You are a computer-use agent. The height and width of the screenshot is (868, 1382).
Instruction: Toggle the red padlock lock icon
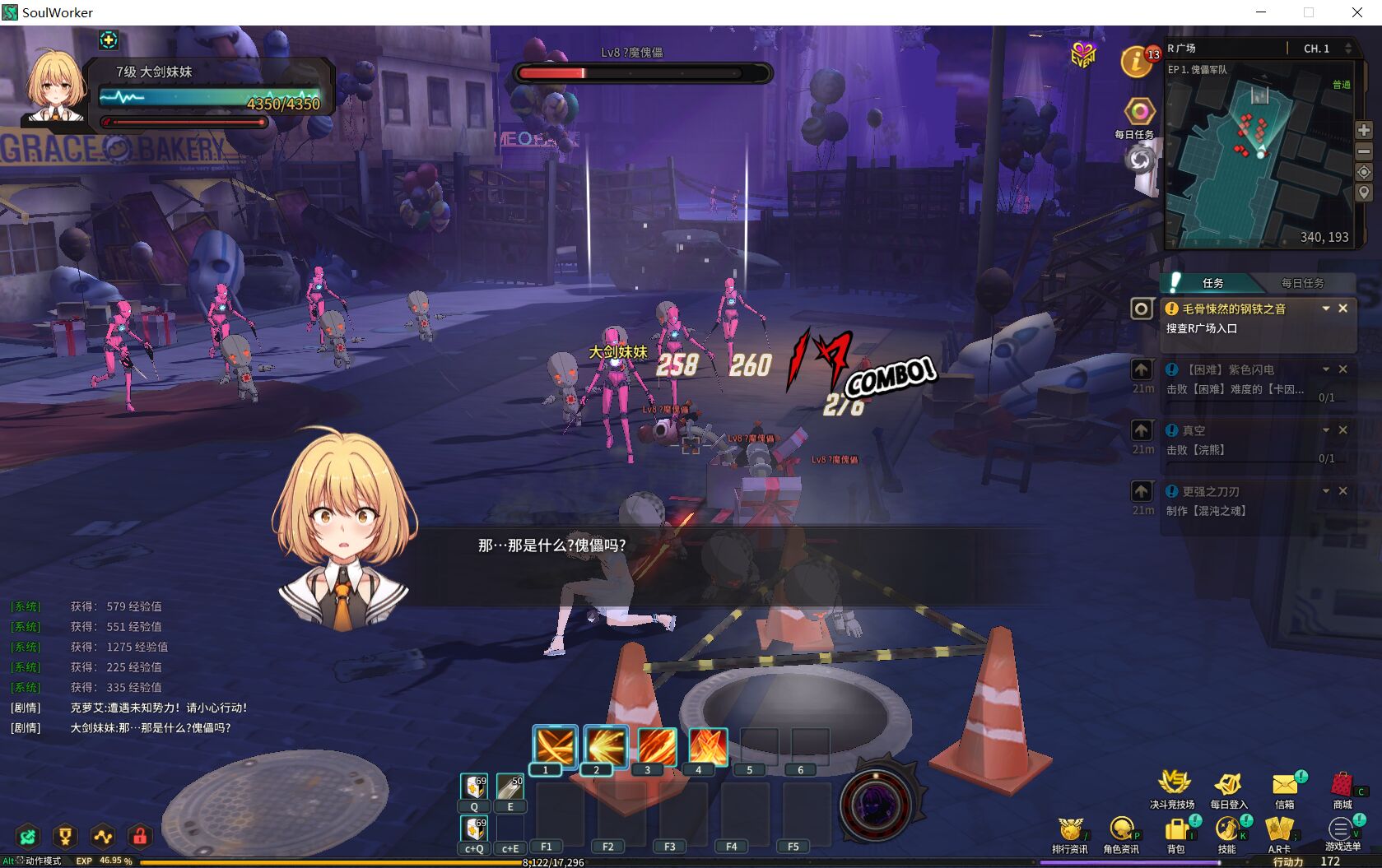click(x=140, y=838)
